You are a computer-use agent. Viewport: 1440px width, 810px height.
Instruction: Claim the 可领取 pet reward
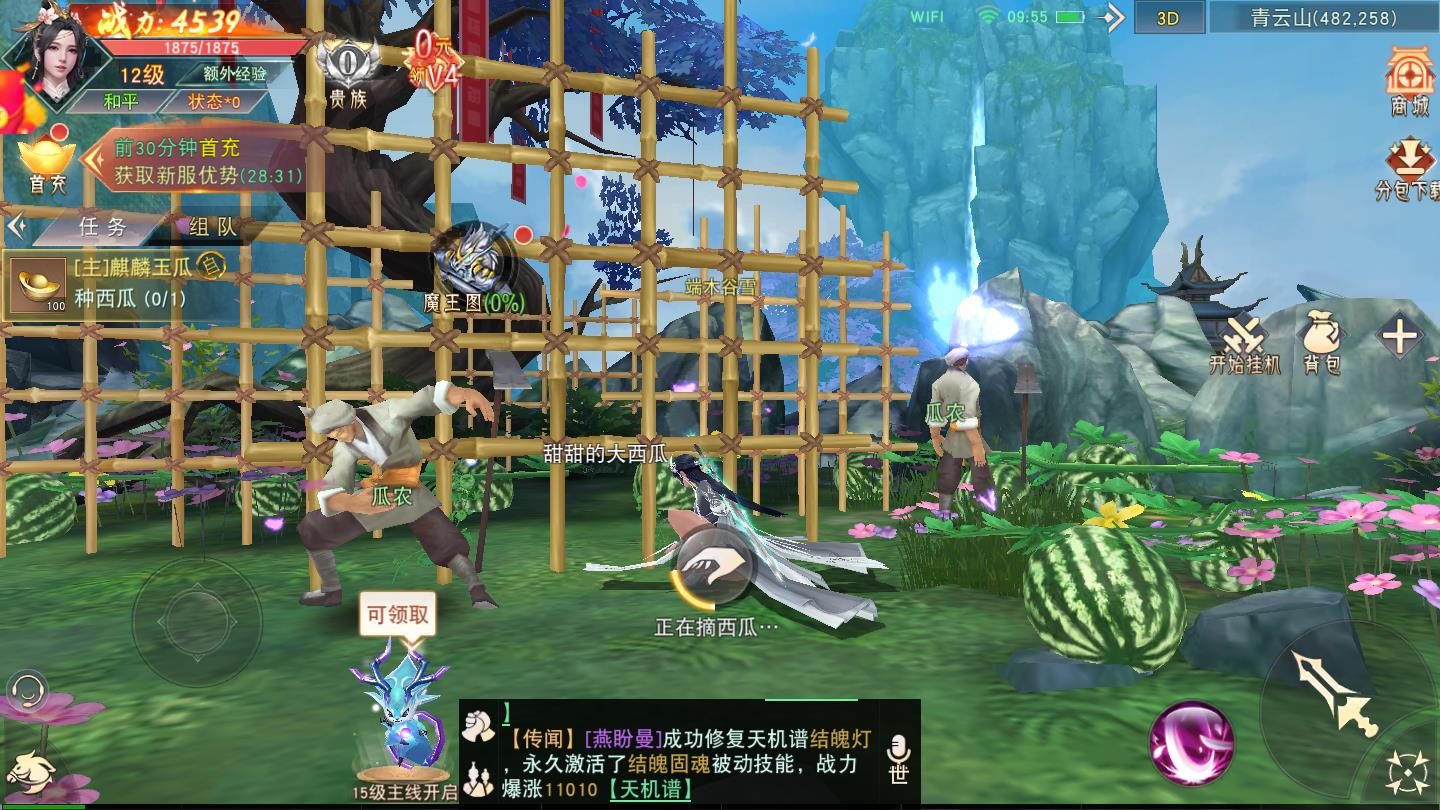[x=396, y=615]
